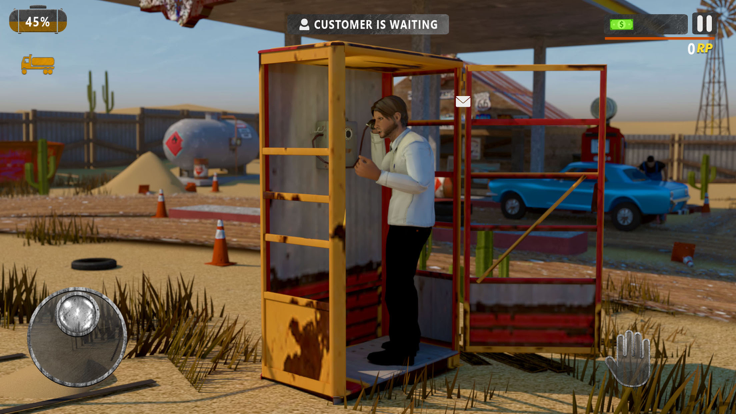Tap the hand interact button

pos(628,357)
